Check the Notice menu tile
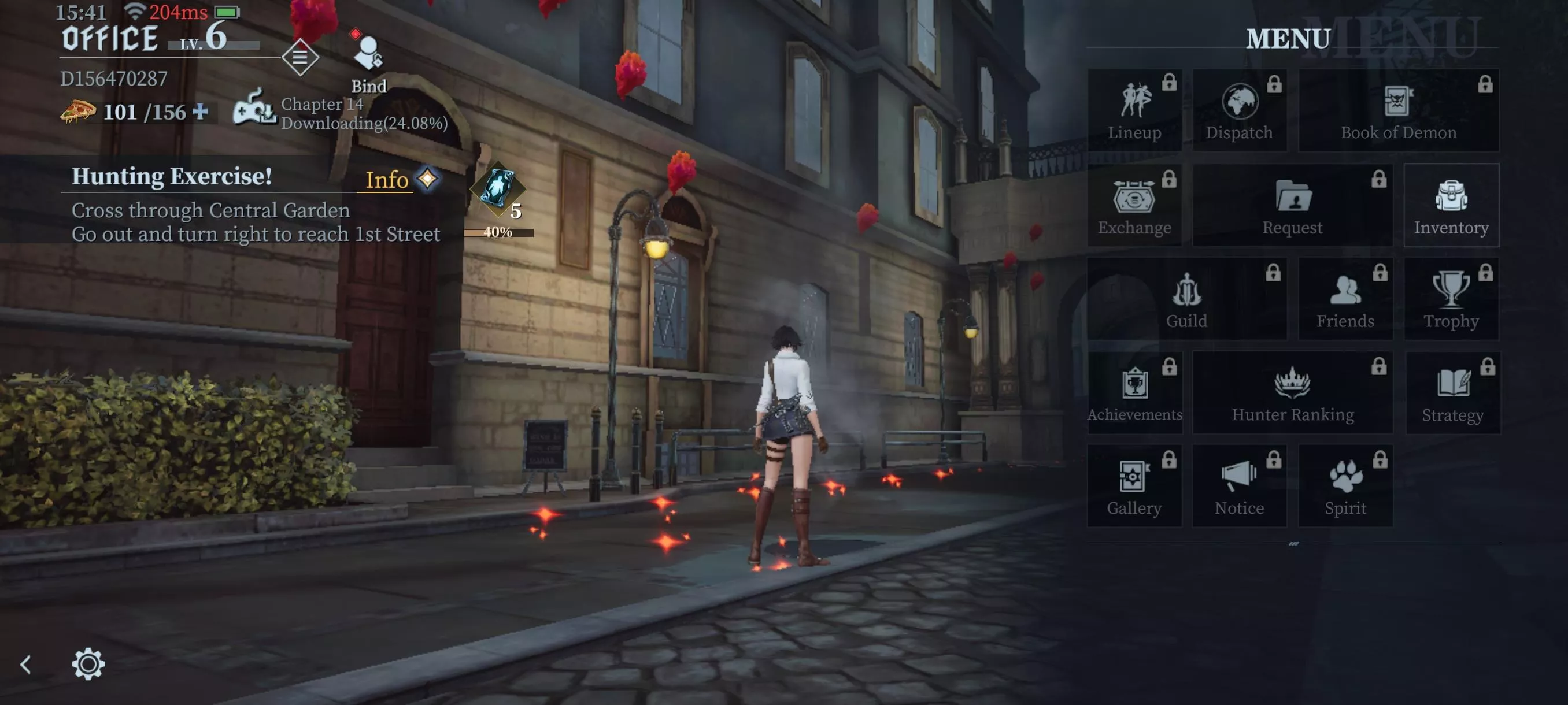The width and height of the screenshot is (1568, 705). pos(1239,486)
